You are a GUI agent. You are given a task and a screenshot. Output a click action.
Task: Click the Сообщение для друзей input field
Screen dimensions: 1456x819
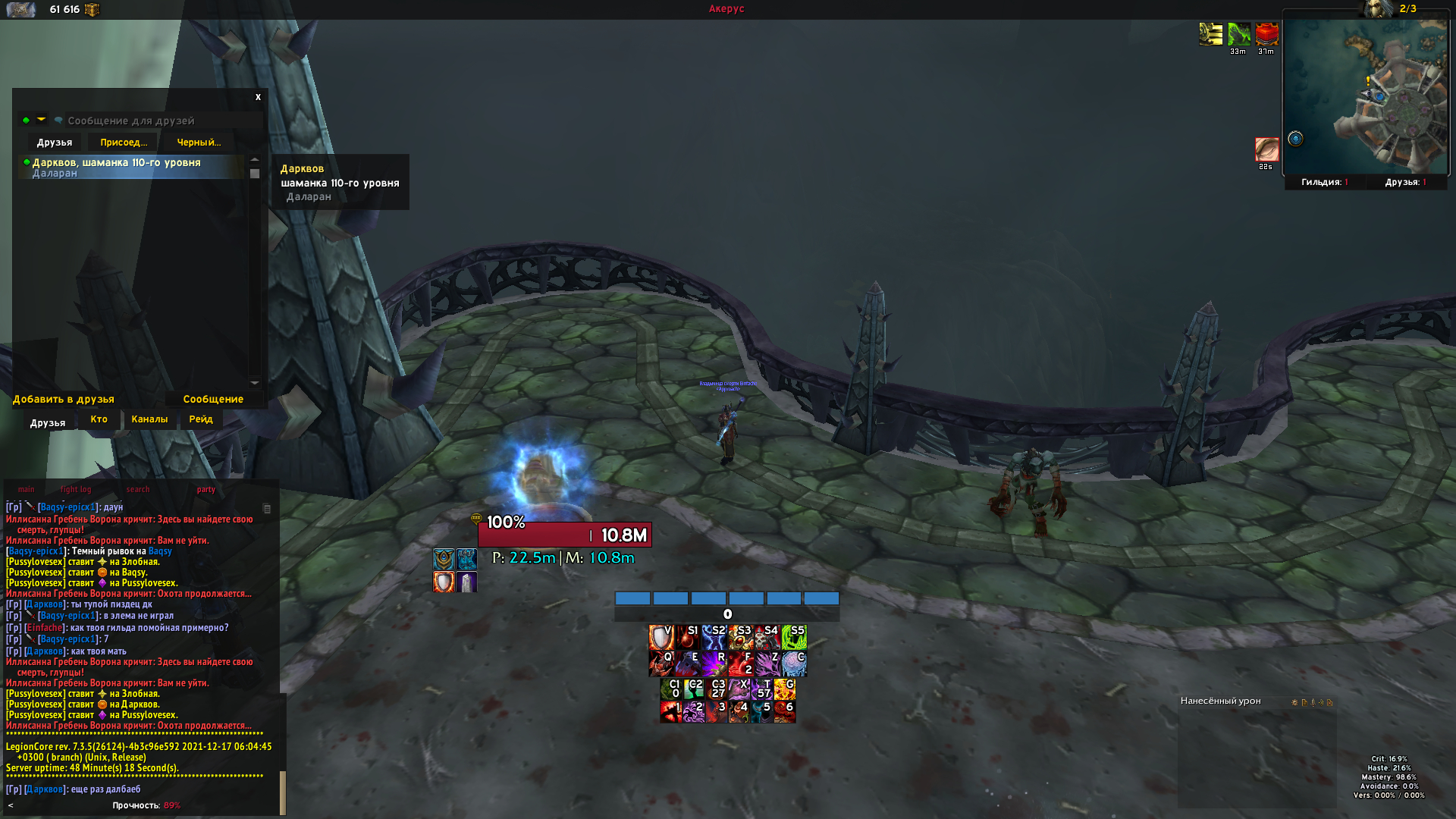(159, 121)
